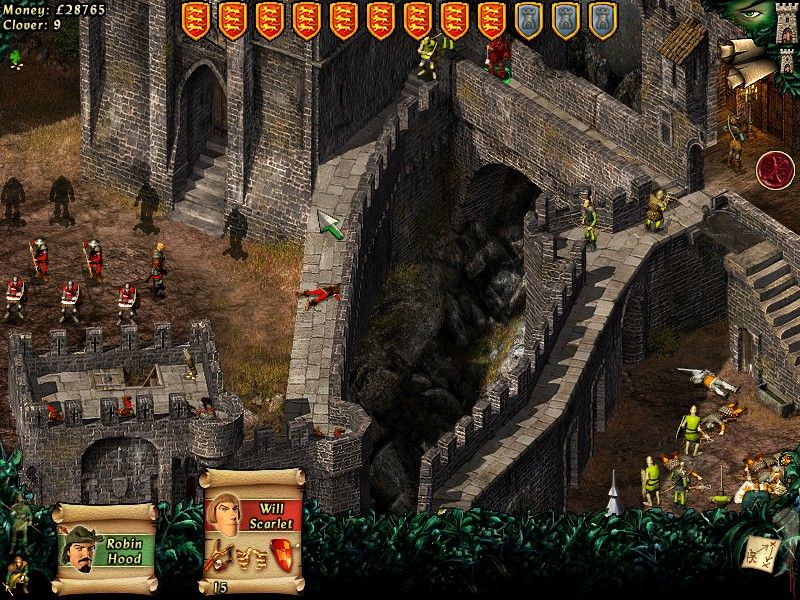800x600 pixels.
Task: Select Robin Hood's character scroll
Action: pyautogui.click(x=104, y=548)
